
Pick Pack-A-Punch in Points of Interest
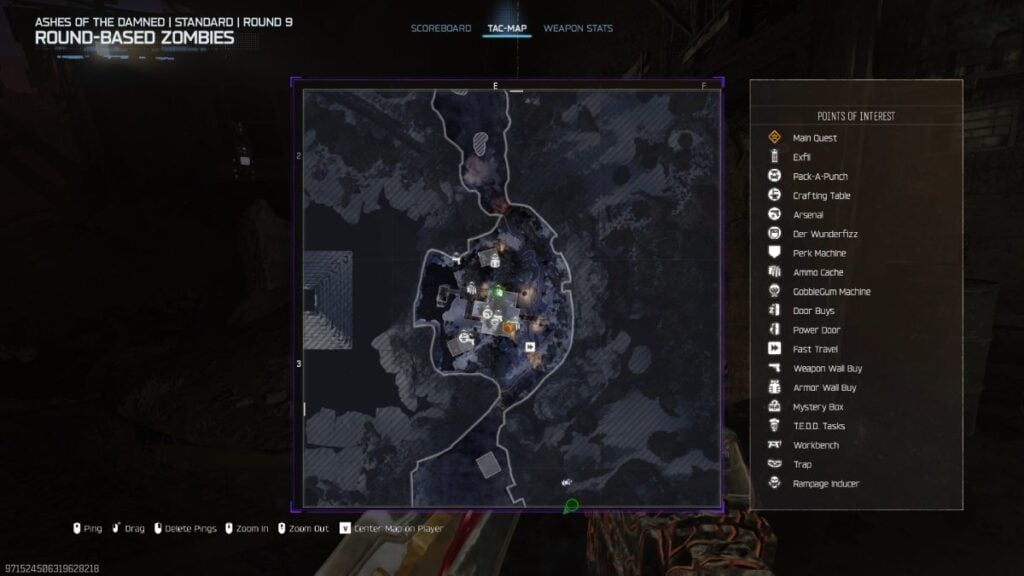(820, 177)
